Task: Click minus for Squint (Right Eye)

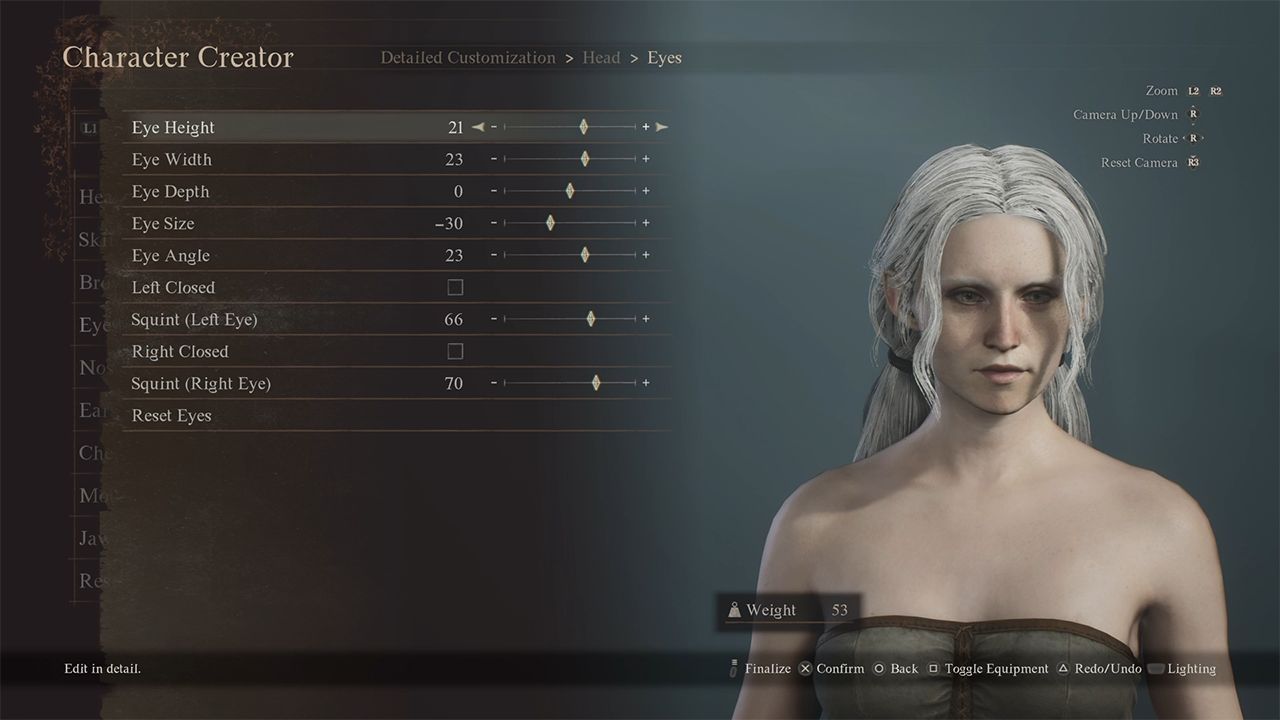Action: 494,383
